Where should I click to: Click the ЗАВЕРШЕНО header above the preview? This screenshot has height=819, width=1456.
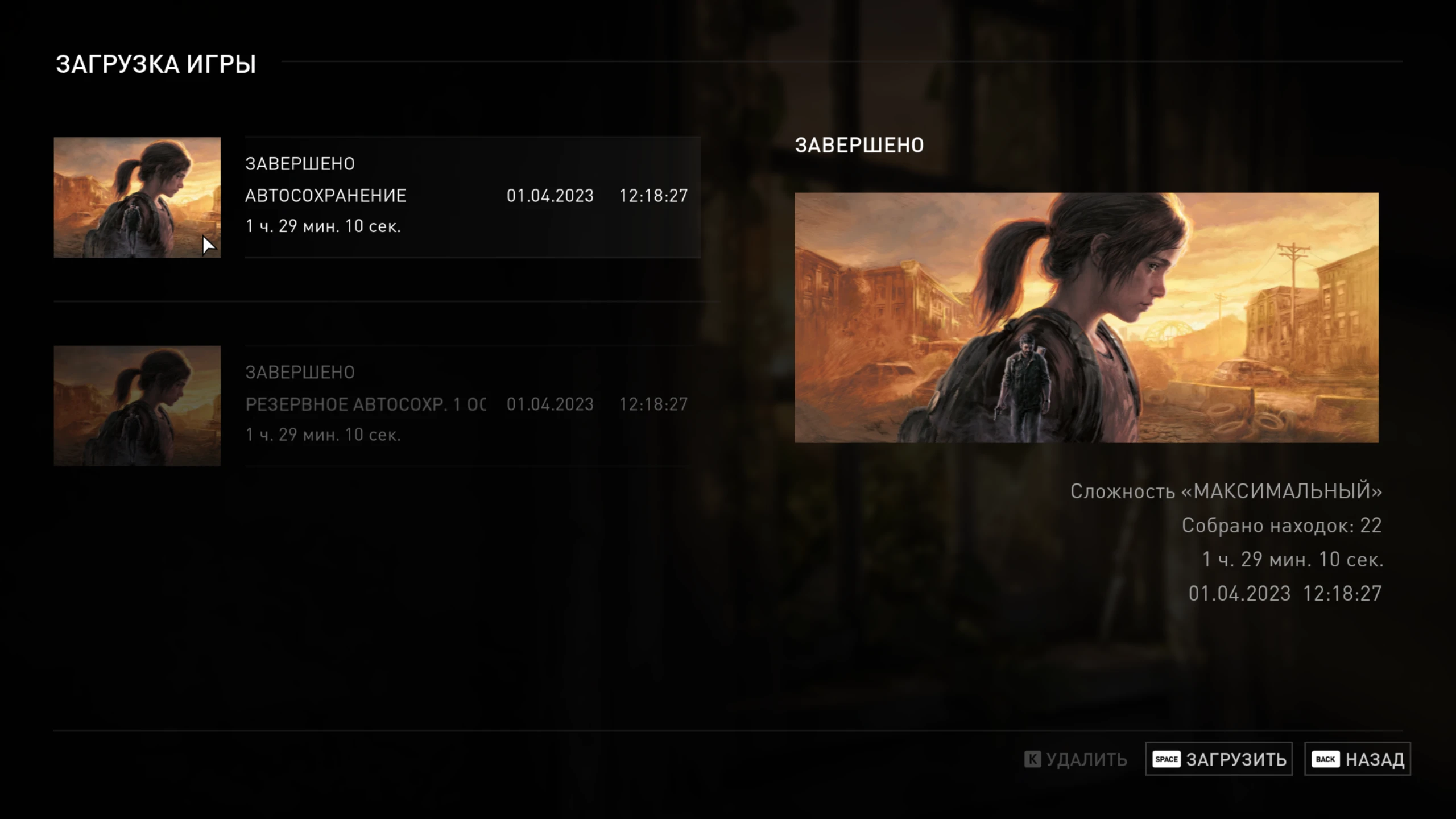pyautogui.click(x=859, y=145)
